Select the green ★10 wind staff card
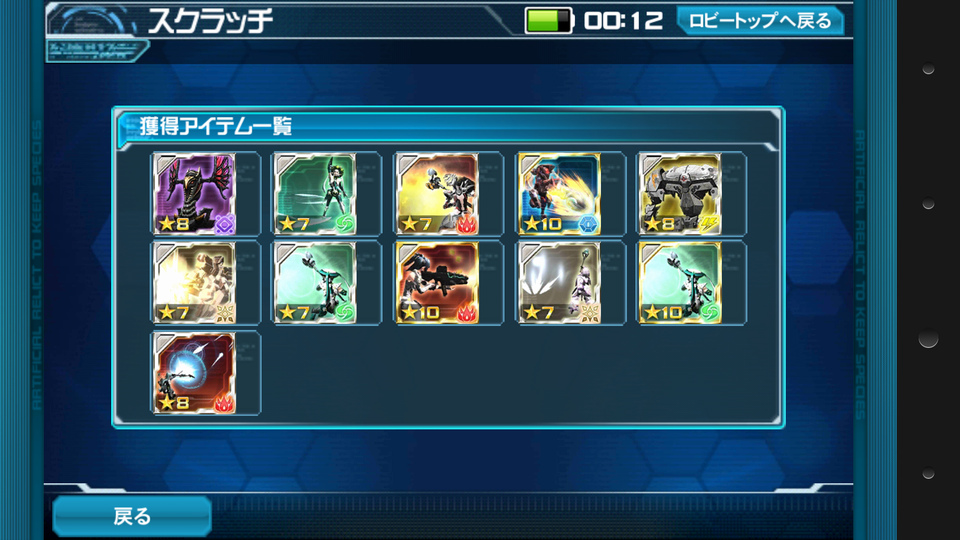This screenshot has height=540, width=960. point(681,284)
